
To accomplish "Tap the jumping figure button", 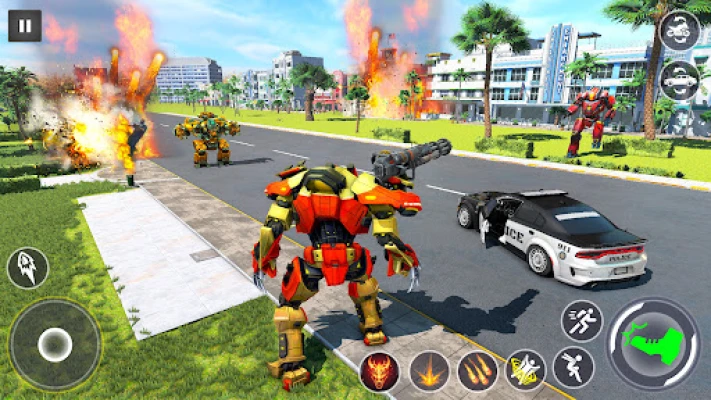I will pyautogui.click(x=573, y=367).
